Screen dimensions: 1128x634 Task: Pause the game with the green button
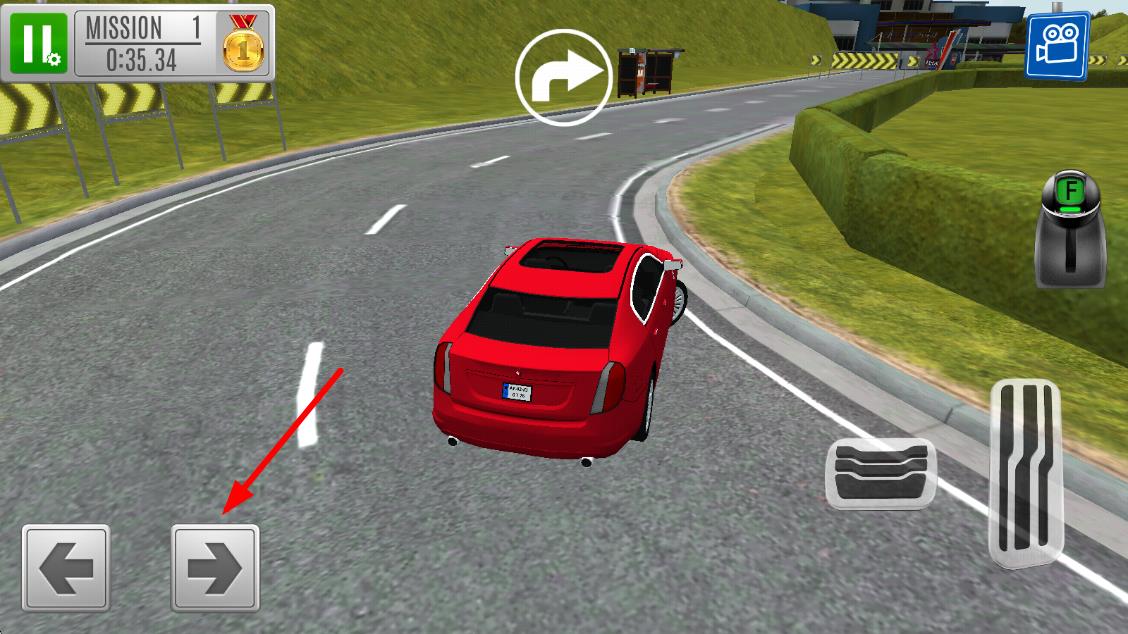tap(38, 44)
